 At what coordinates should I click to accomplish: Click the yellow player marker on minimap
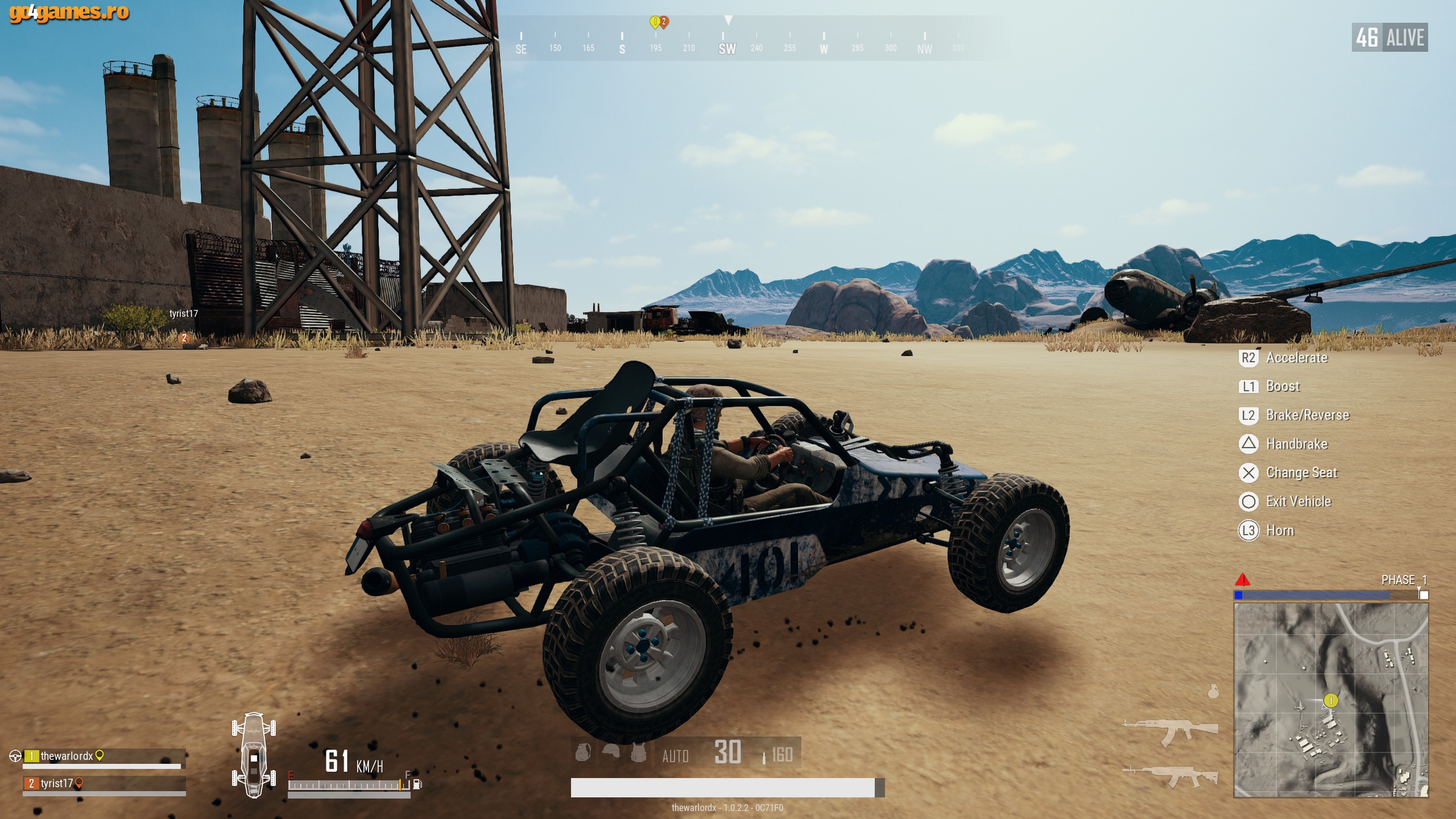click(x=1330, y=701)
